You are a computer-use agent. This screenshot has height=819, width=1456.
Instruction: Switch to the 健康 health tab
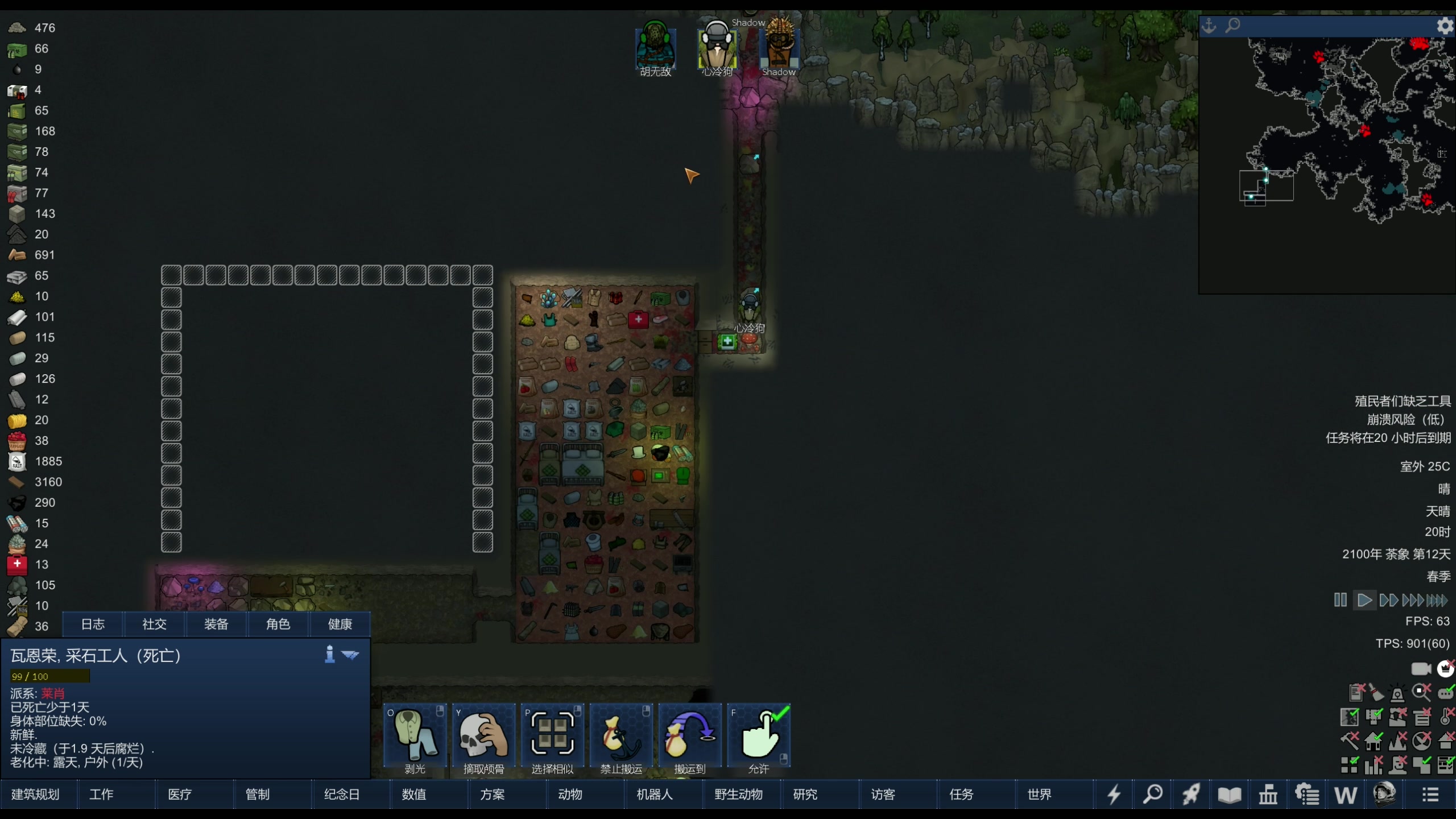[340, 624]
